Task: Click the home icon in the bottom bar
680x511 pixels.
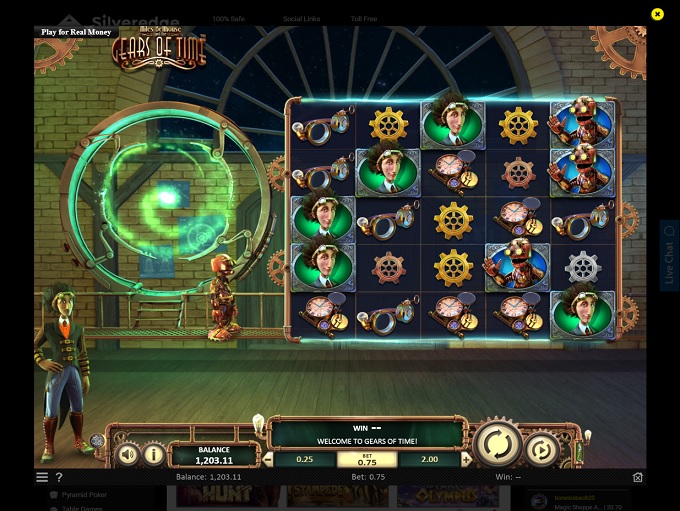Action: [638, 478]
